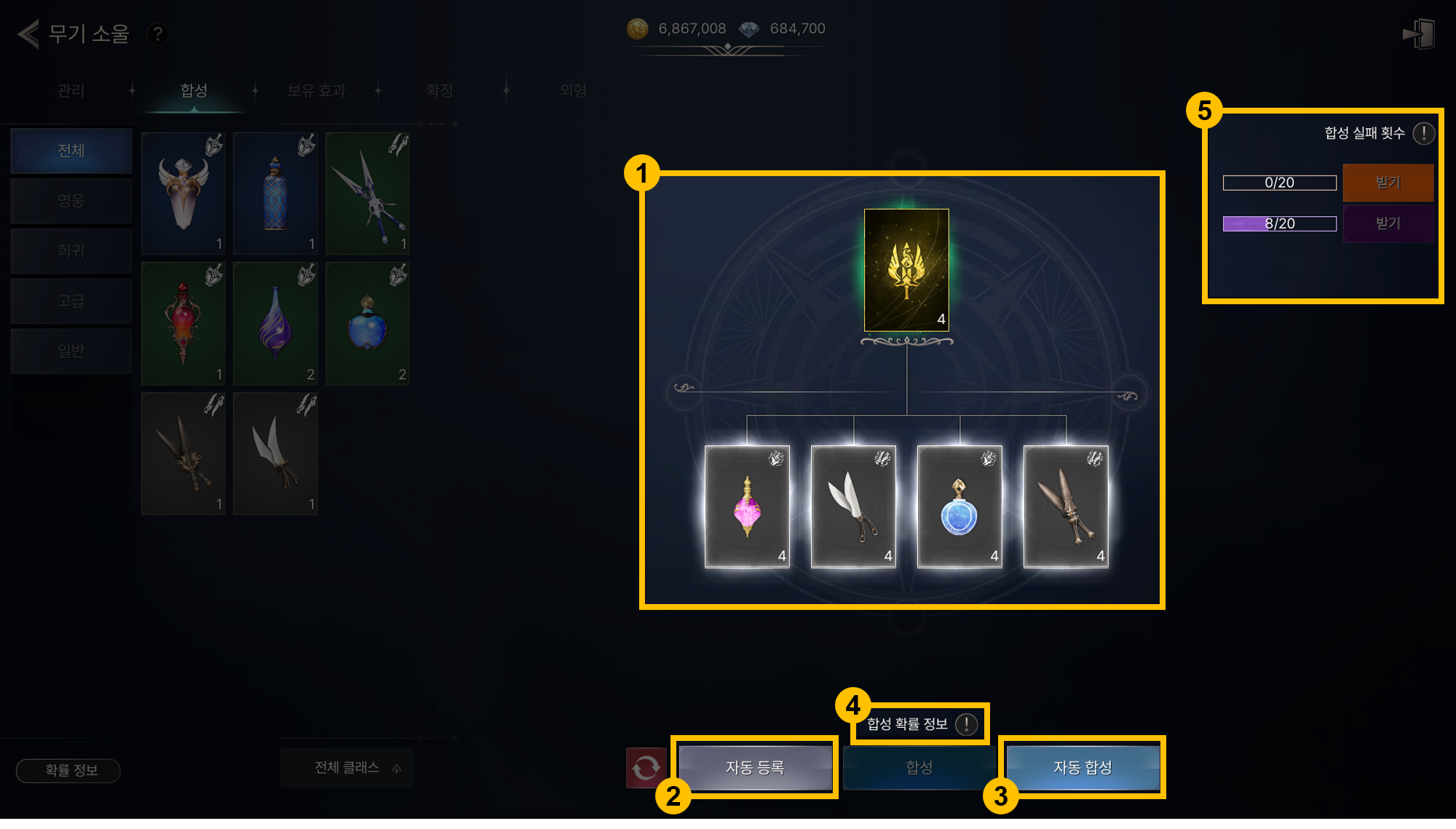The width and height of the screenshot is (1456, 829).
Task: Choose the 일반 grade filter
Action: [x=71, y=351]
